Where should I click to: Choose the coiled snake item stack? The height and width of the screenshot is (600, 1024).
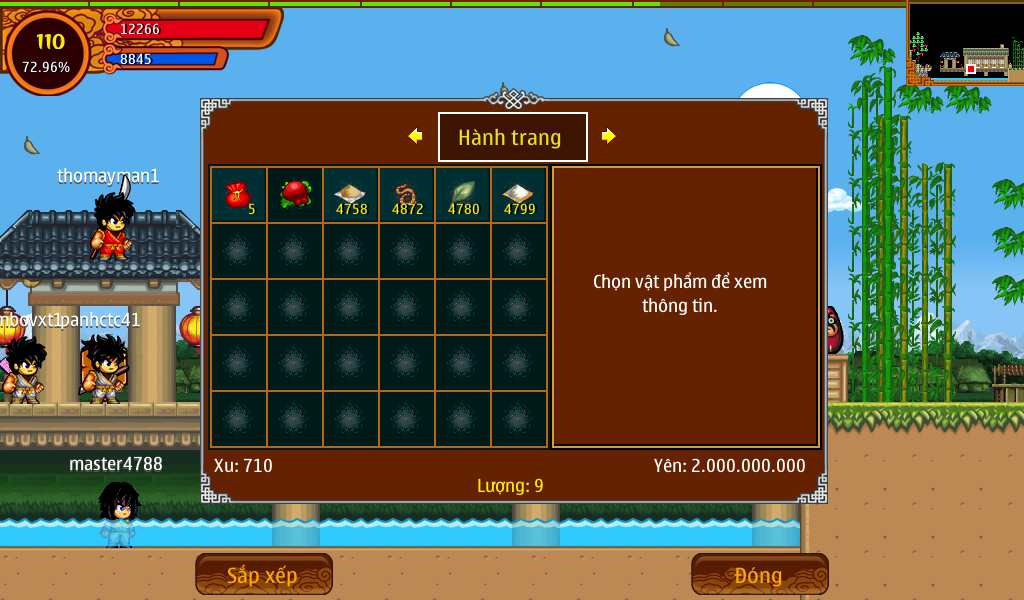click(x=407, y=195)
